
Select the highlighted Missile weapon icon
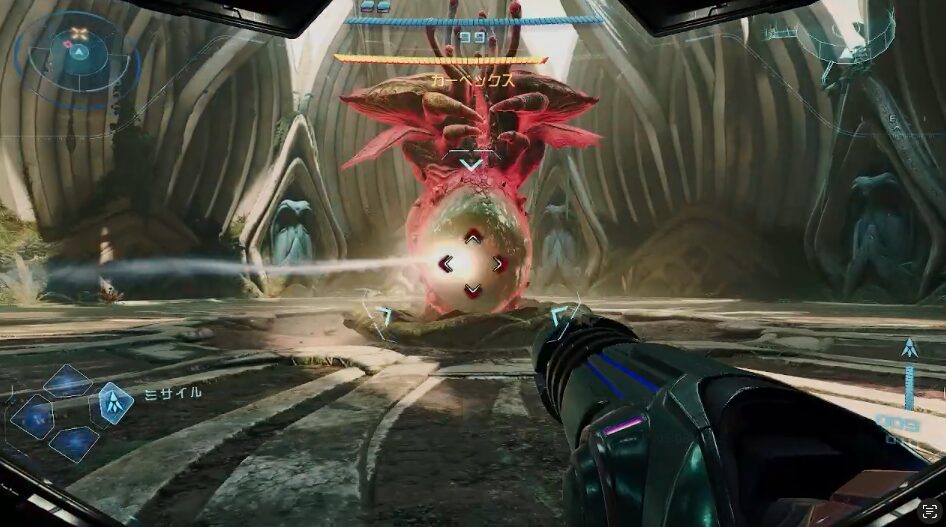(x=116, y=403)
